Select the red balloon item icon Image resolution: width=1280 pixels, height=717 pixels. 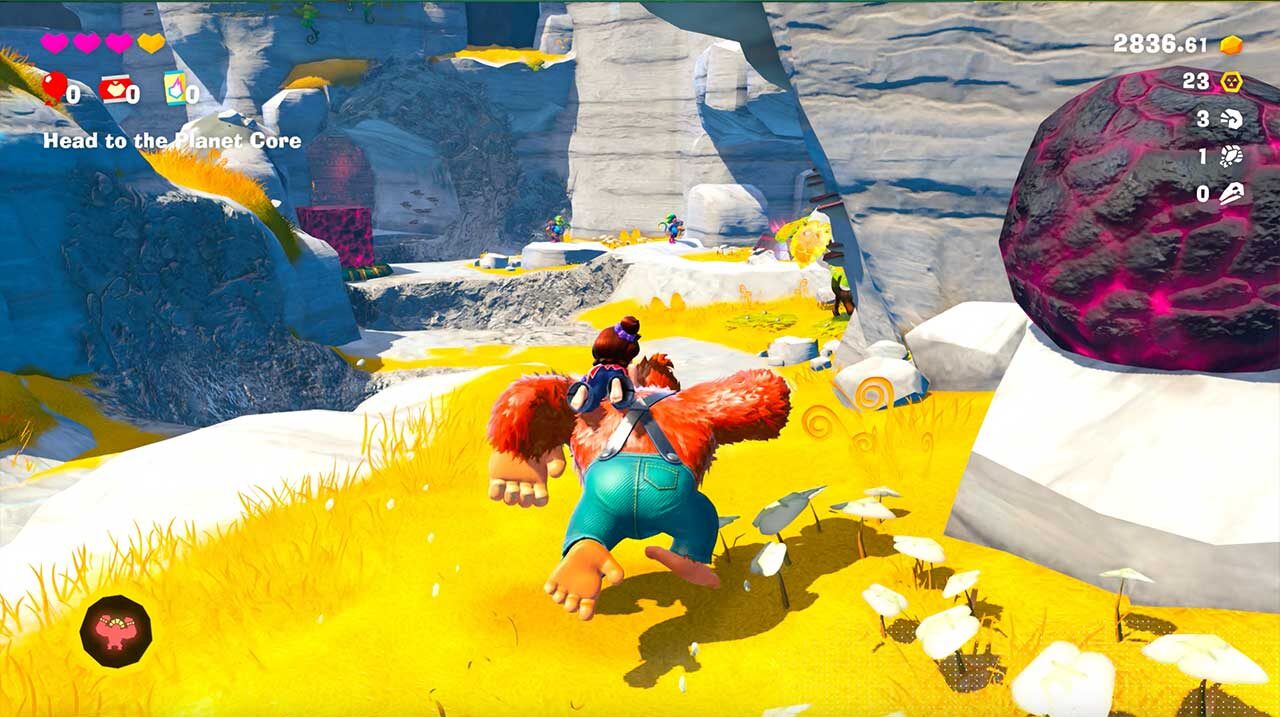[54, 87]
